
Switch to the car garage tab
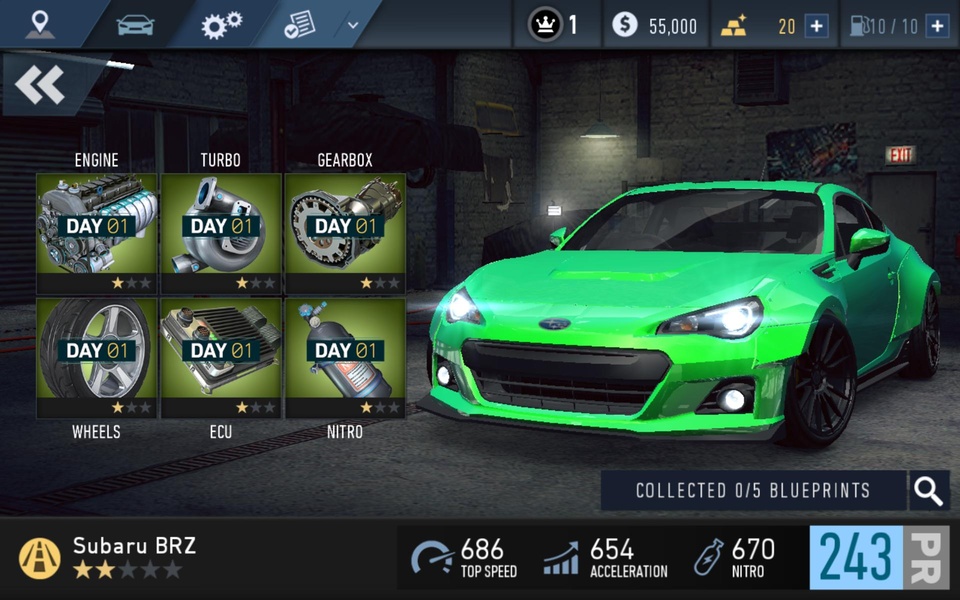coord(135,24)
